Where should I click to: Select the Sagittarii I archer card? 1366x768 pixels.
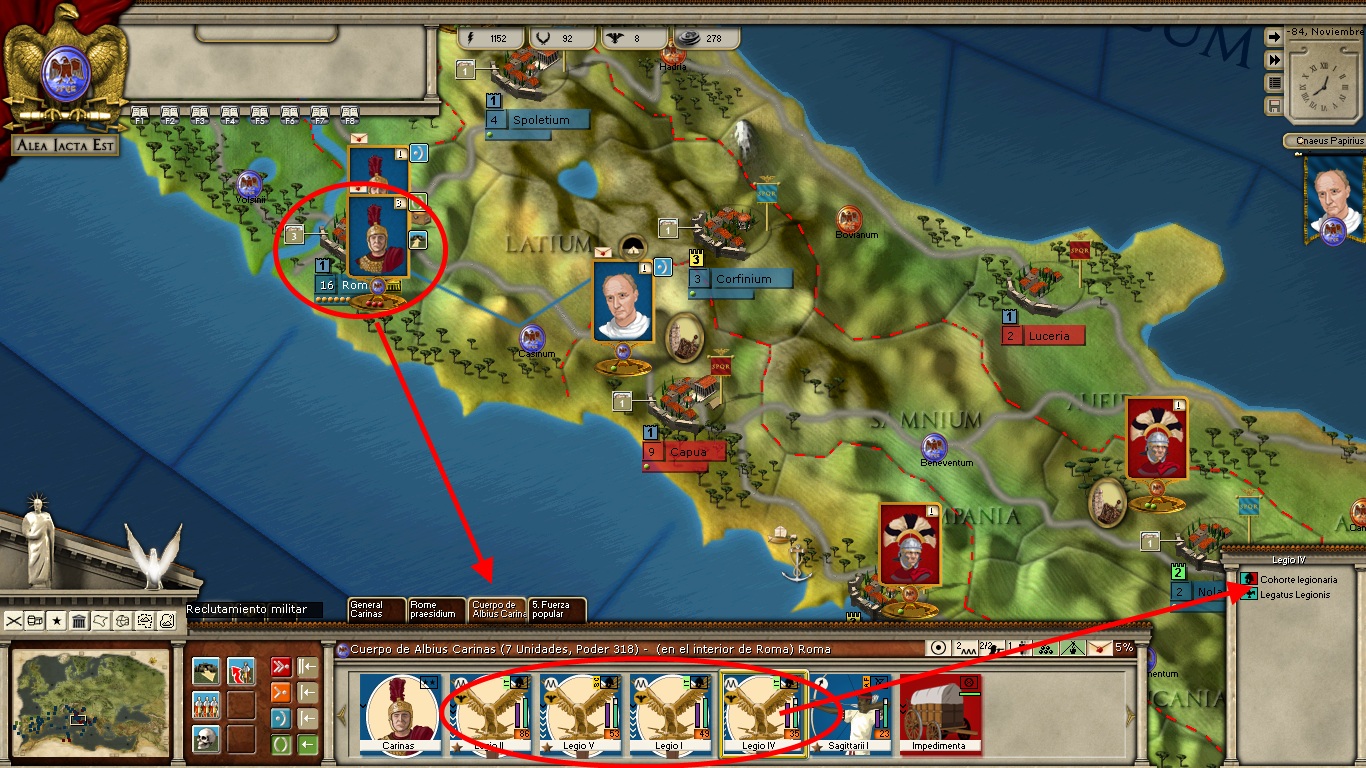pyautogui.click(x=850, y=712)
